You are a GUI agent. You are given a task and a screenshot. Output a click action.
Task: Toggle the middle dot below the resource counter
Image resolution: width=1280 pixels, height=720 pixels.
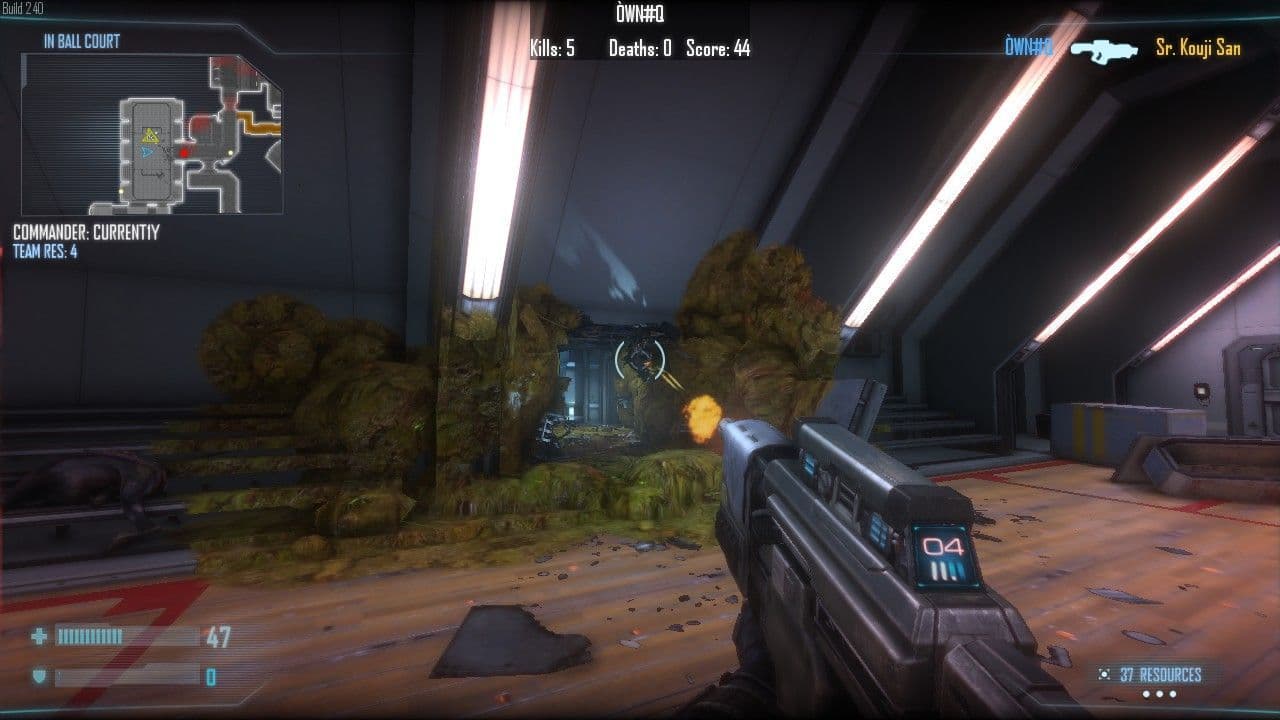point(1159,693)
